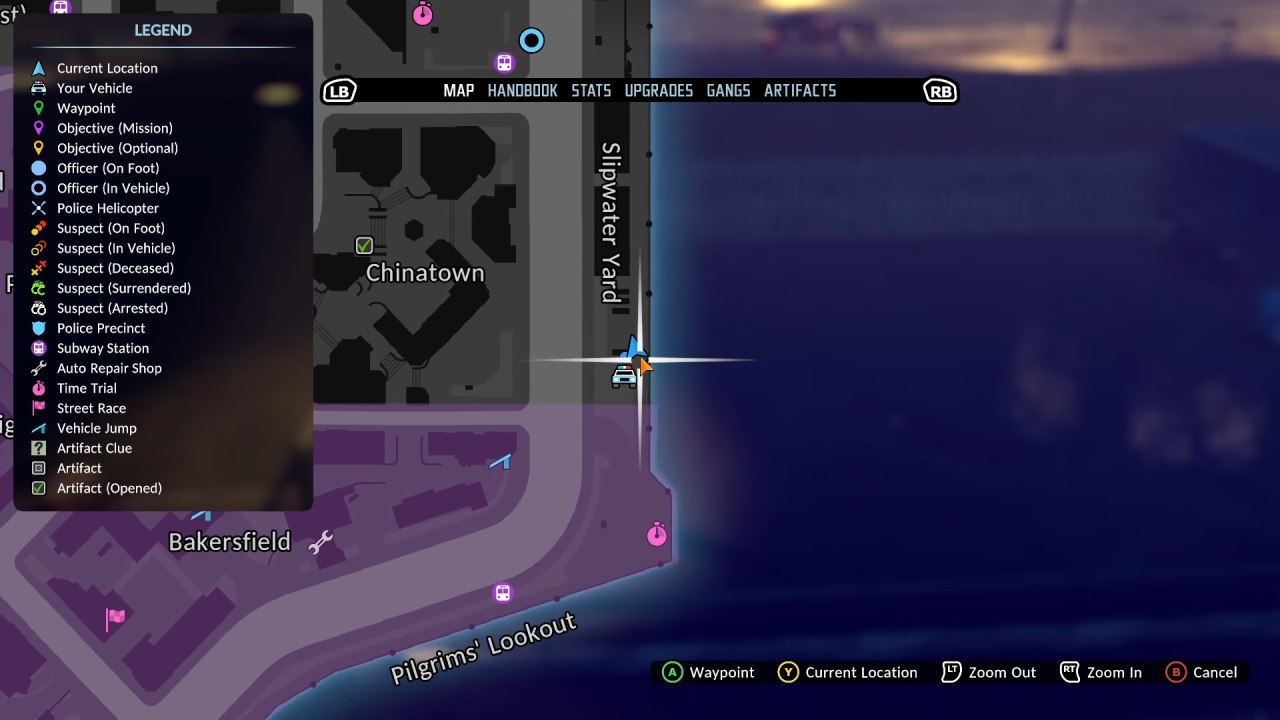This screenshot has height=720, width=1280.
Task: Choose the time trial stopwatch below Slipwater Yard
Action: tap(657, 534)
